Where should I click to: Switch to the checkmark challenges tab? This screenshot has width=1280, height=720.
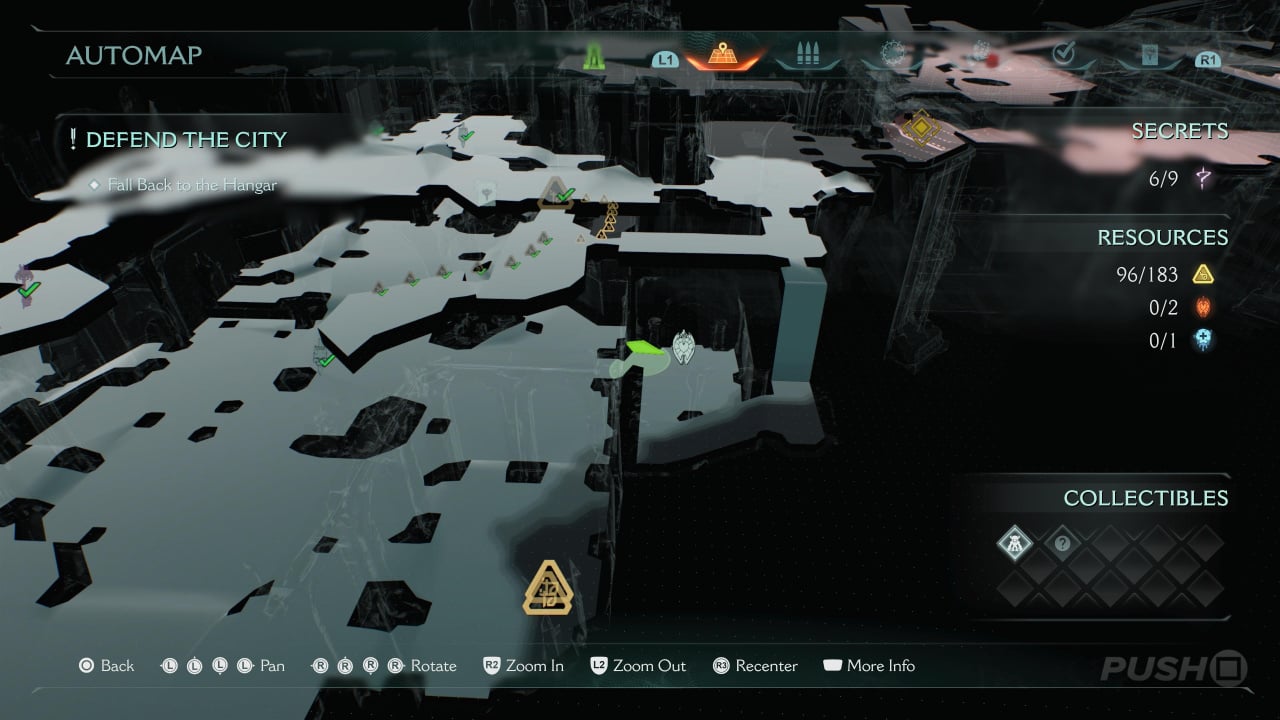[x=1063, y=54]
